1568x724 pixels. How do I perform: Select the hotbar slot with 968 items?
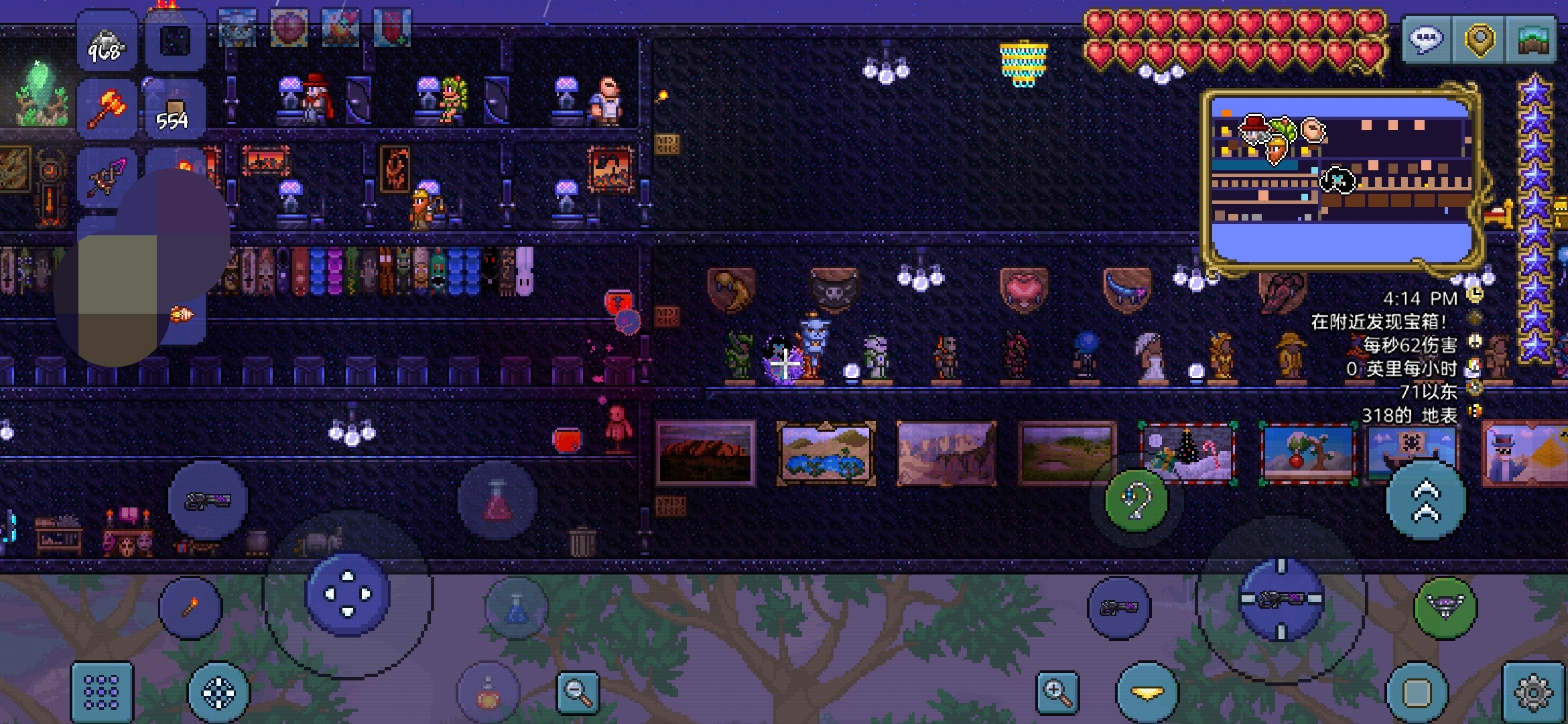[x=107, y=42]
